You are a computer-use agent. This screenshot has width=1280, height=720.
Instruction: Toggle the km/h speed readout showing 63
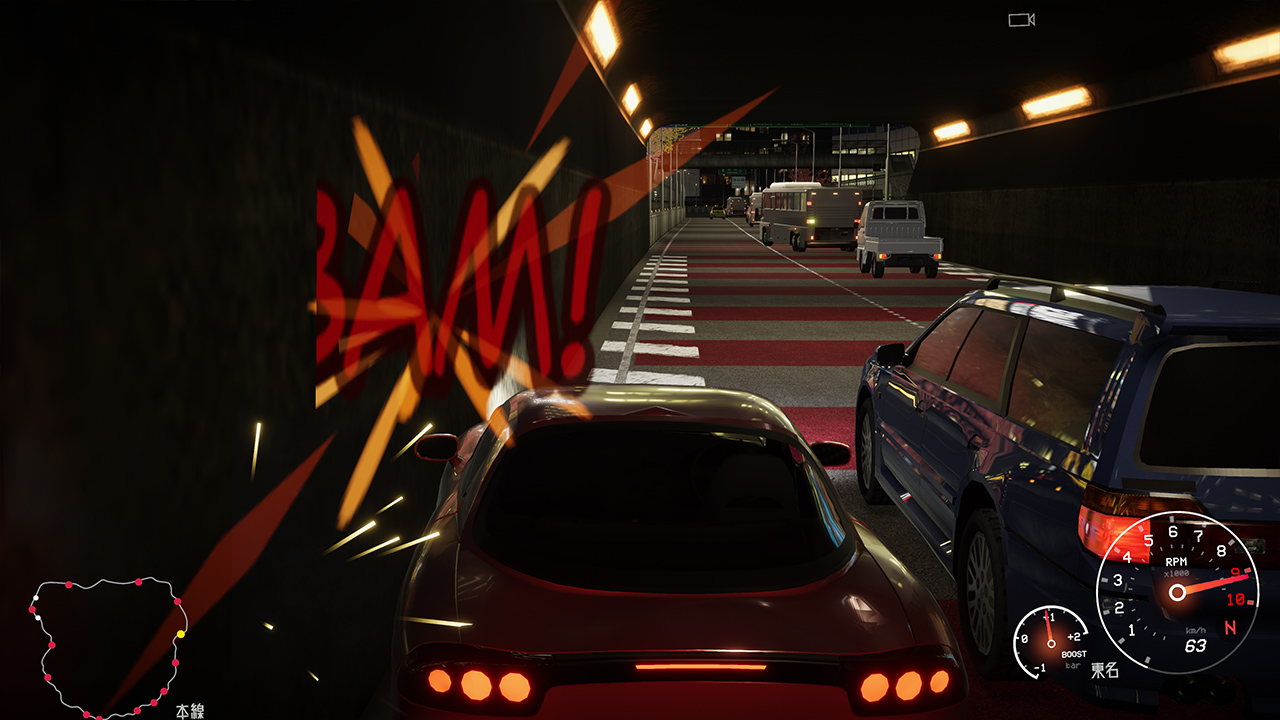click(1197, 645)
